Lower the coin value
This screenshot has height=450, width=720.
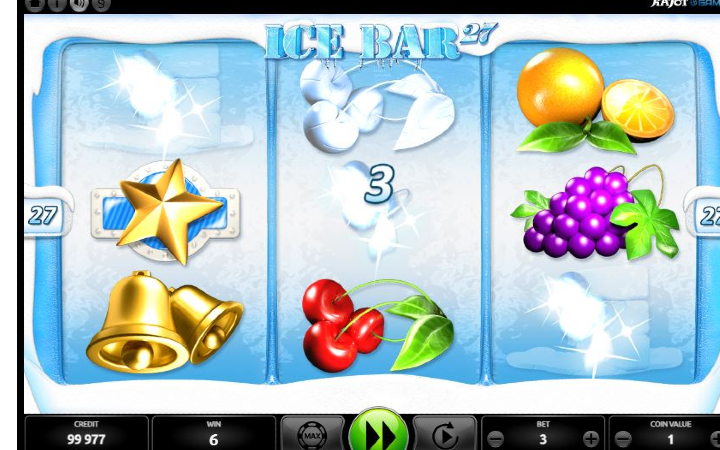[622, 439]
